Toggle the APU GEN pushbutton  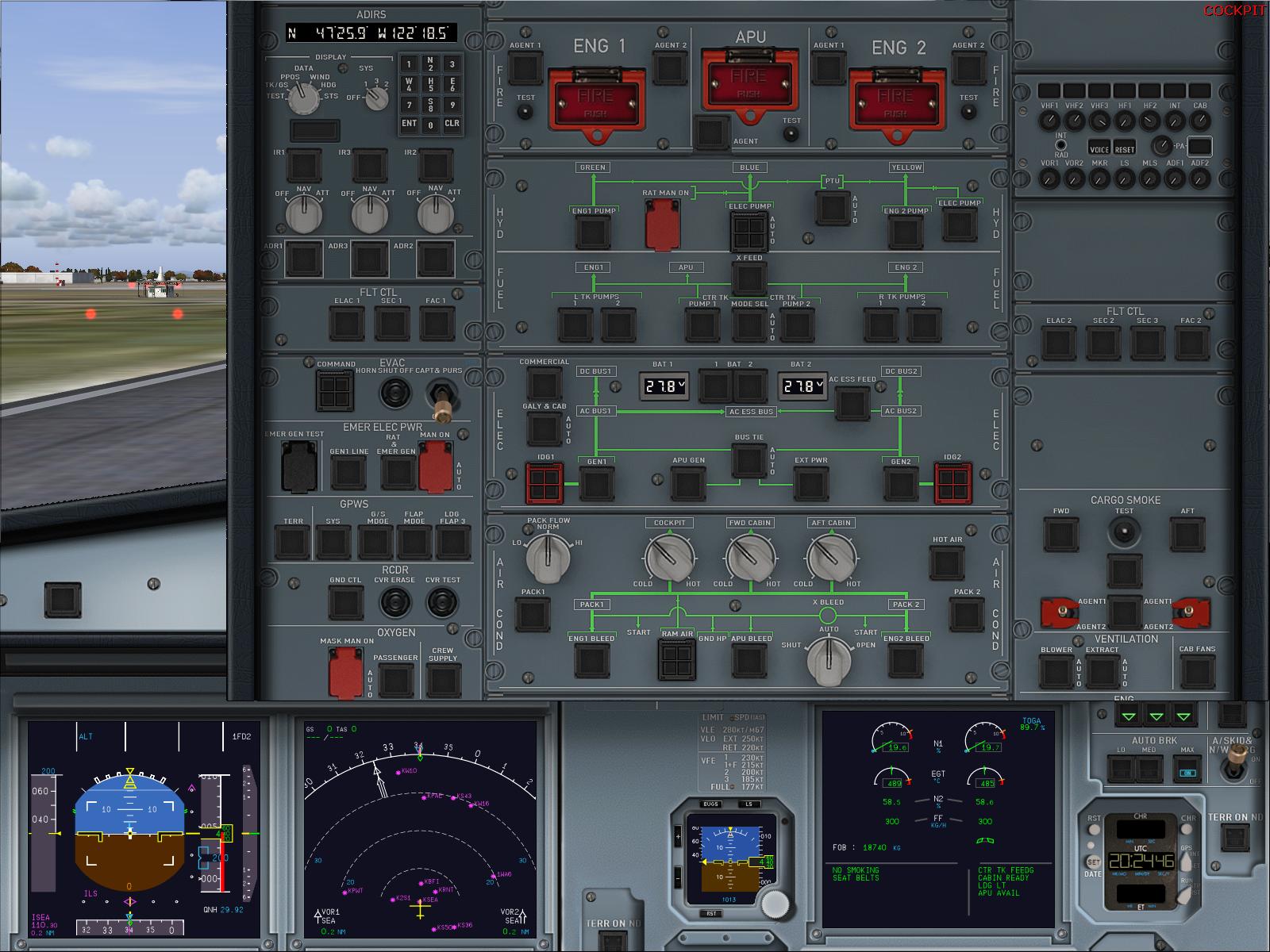point(688,483)
